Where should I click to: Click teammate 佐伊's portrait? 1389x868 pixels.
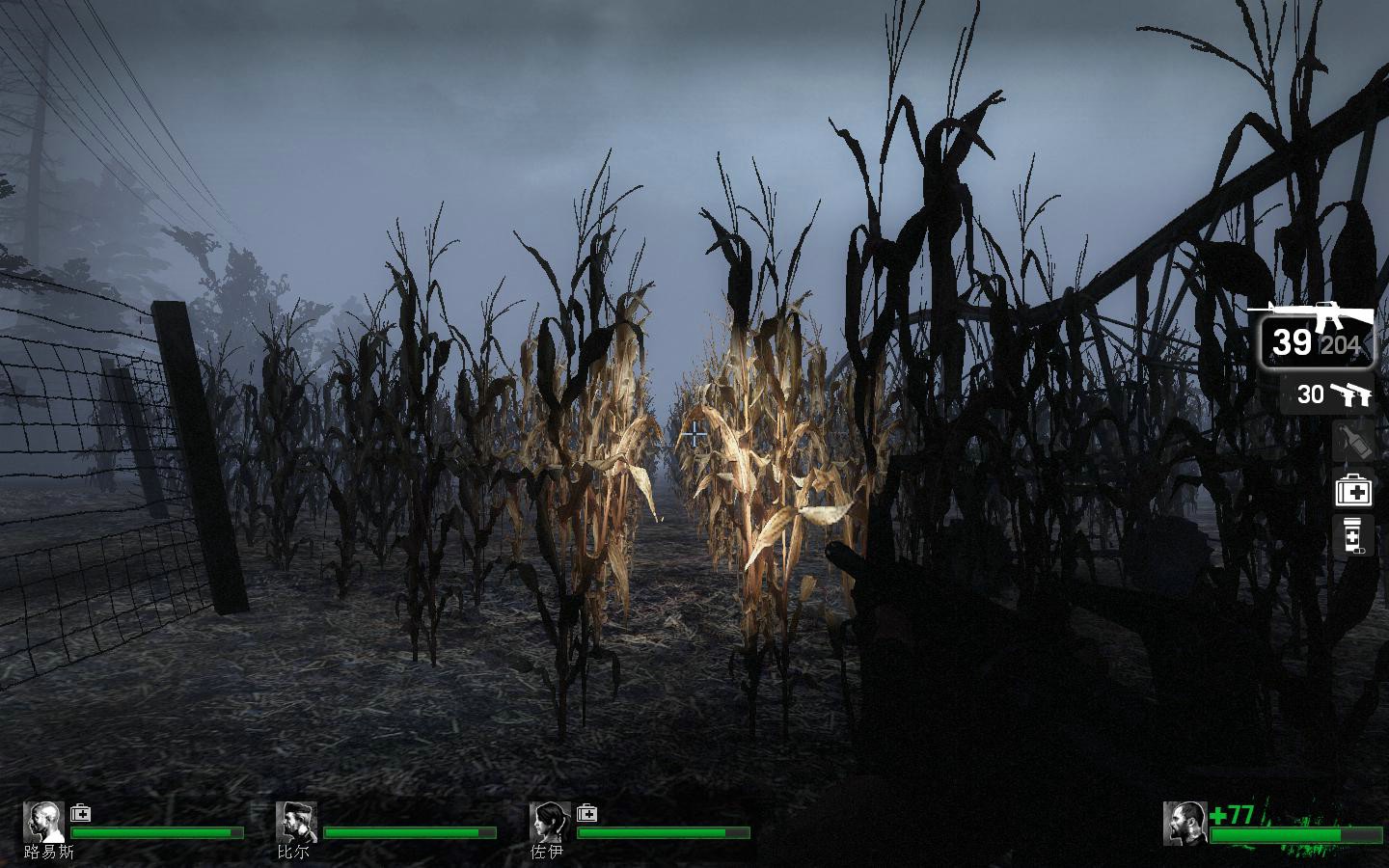click(550, 822)
